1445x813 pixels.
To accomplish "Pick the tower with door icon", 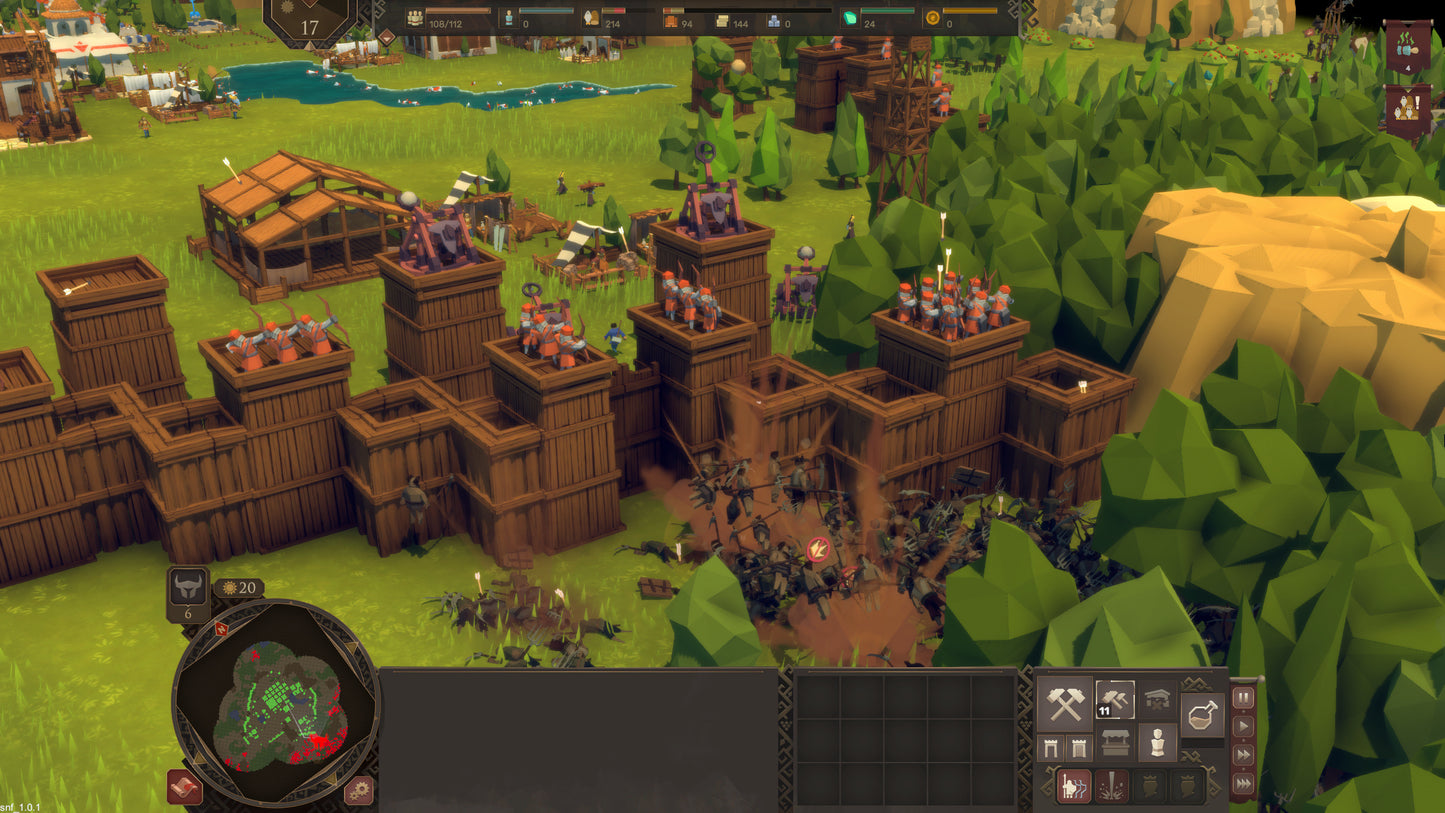I will point(1077,746).
